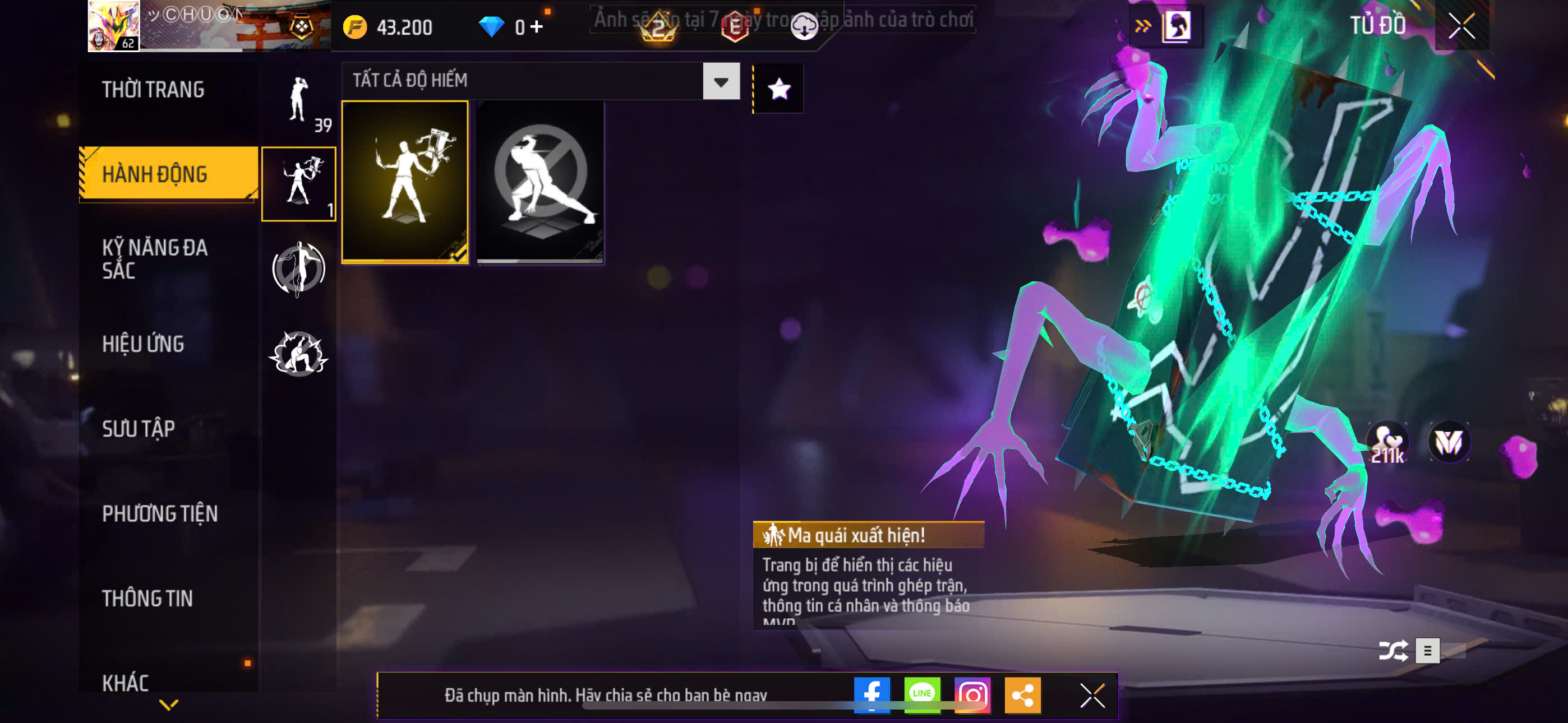This screenshot has width=1568, height=723.
Task: Go to the Sưu Tập category
Action: 138,428
